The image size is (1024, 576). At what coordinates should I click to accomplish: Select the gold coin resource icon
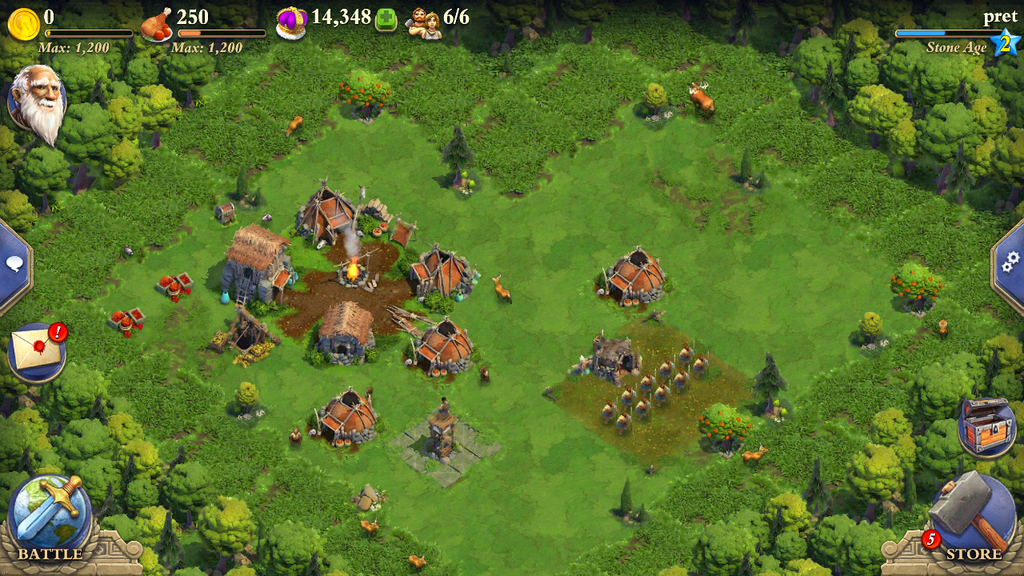tap(23, 22)
